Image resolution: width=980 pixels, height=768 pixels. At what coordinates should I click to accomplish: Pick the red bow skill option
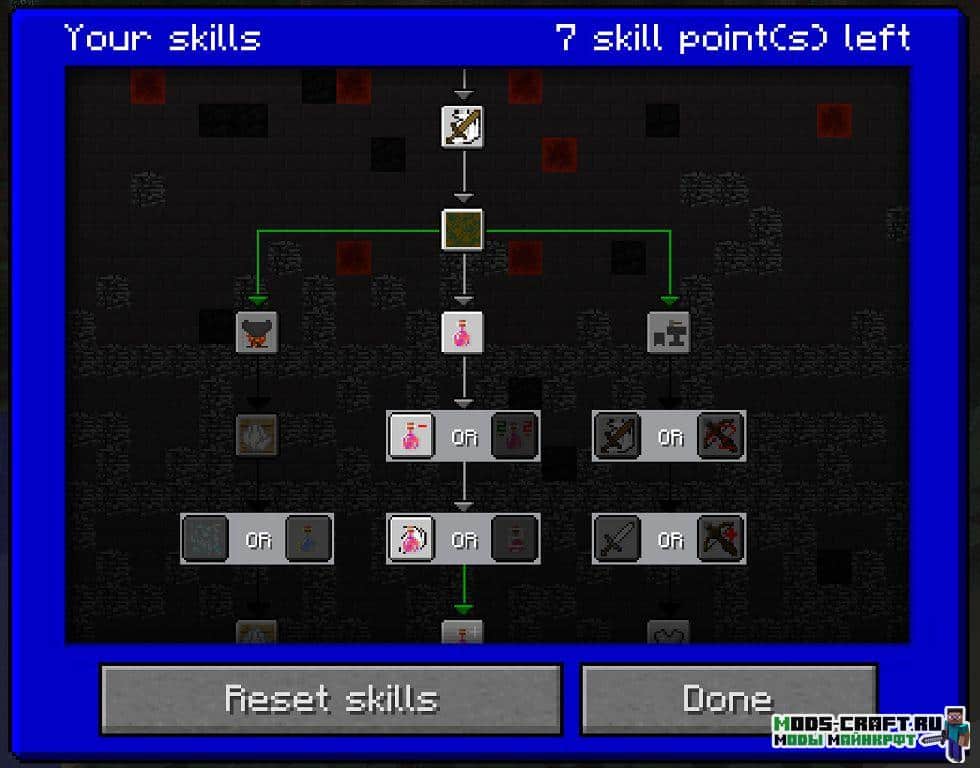click(720, 436)
